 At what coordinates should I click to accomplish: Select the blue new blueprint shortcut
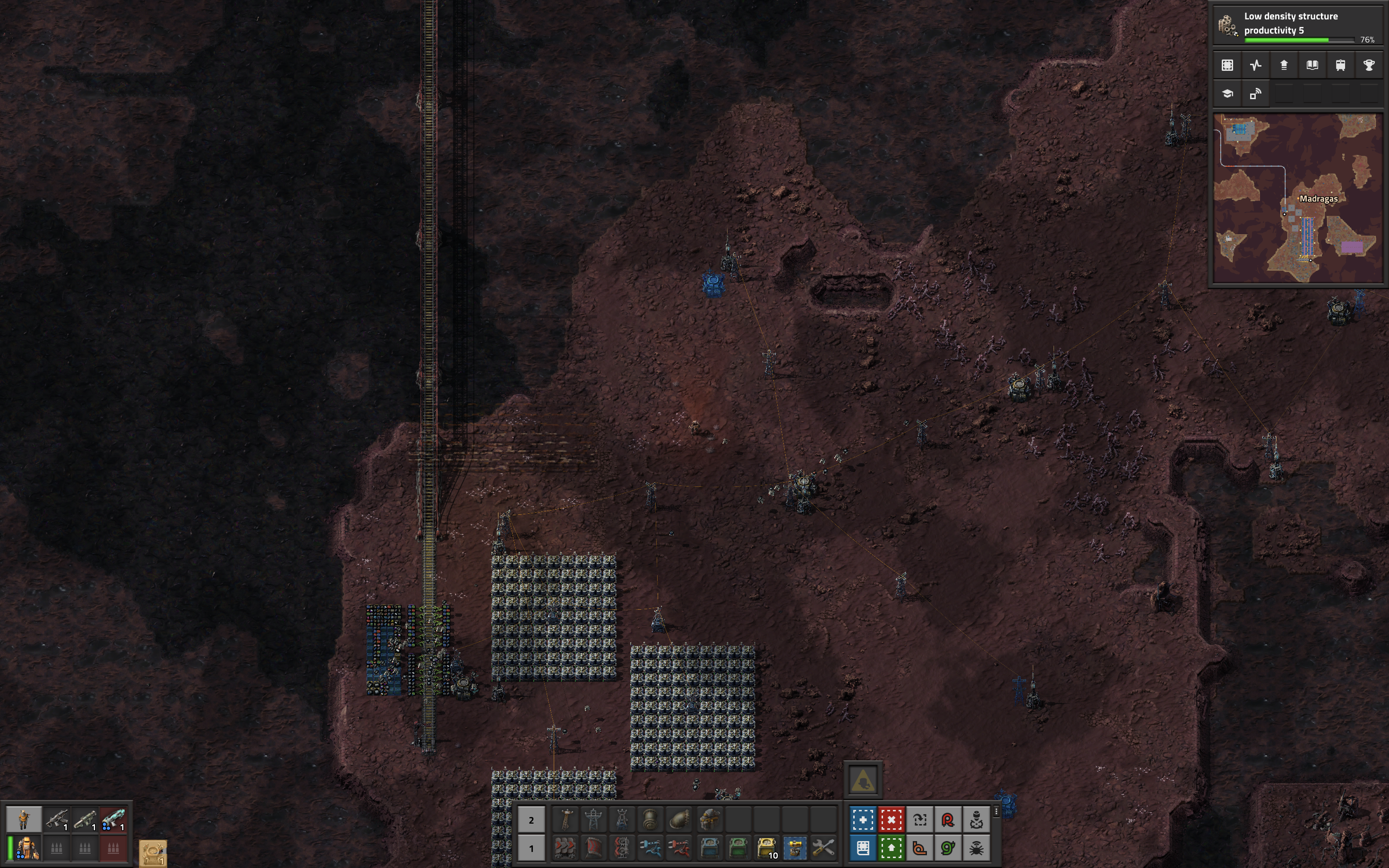[863, 820]
